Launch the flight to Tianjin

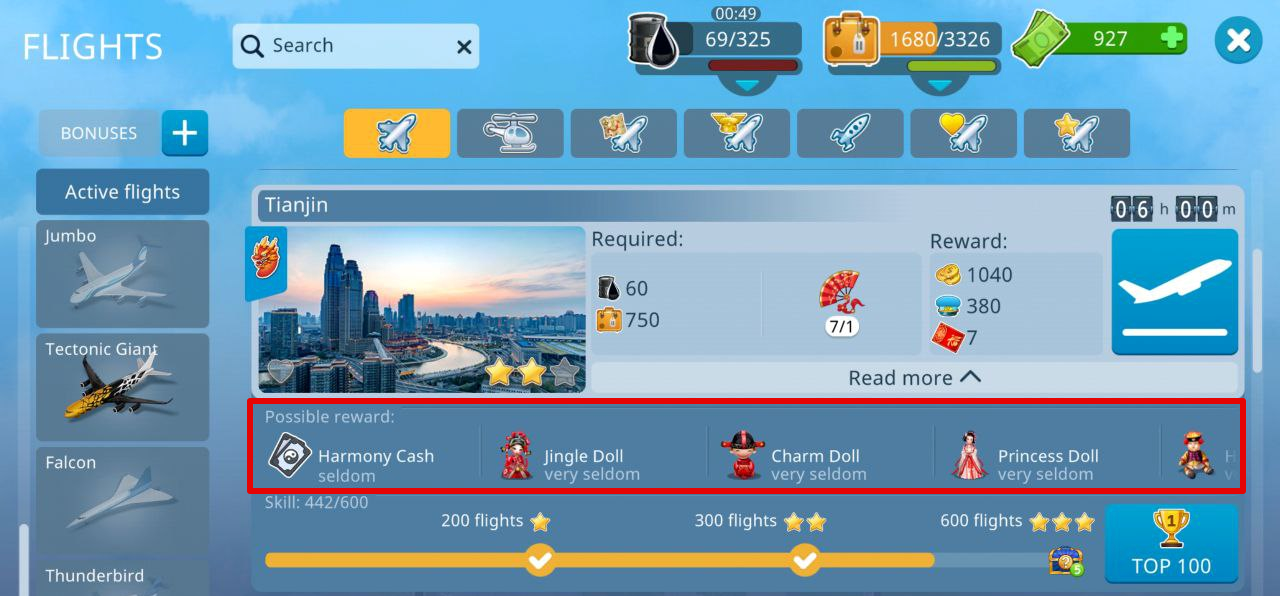click(x=1175, y=292)
